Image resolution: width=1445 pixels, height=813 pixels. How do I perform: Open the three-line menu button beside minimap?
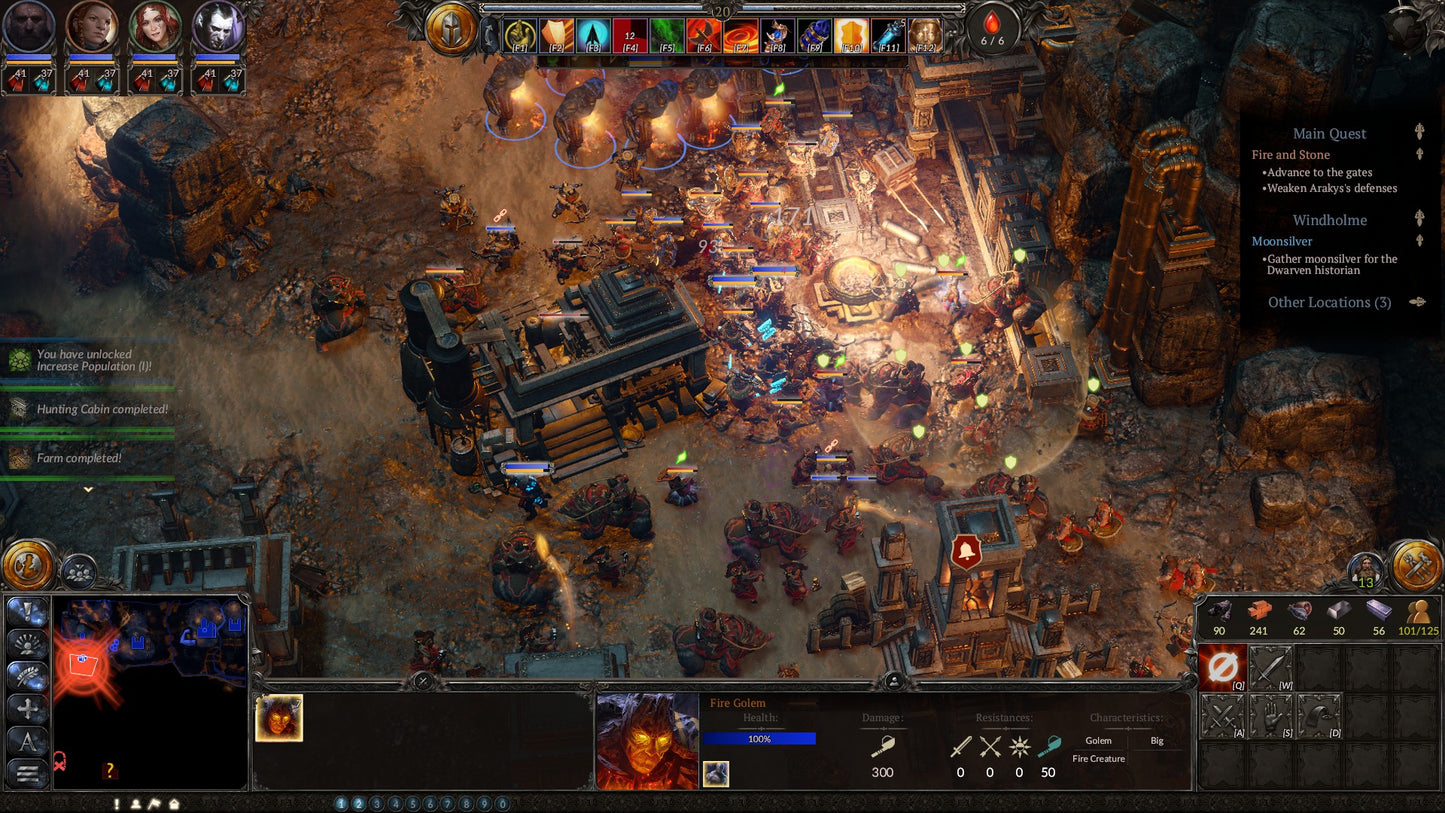pos(27,772)
